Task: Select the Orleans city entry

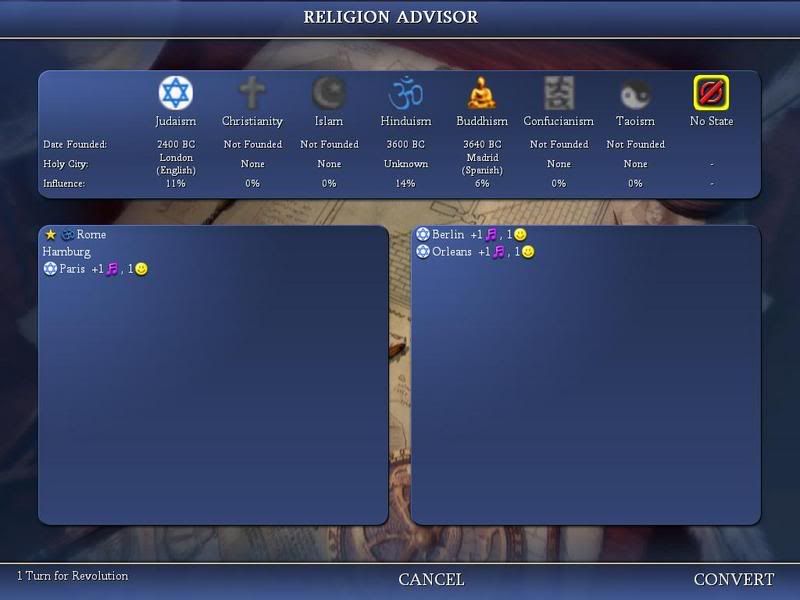Action: click(452, 252)
